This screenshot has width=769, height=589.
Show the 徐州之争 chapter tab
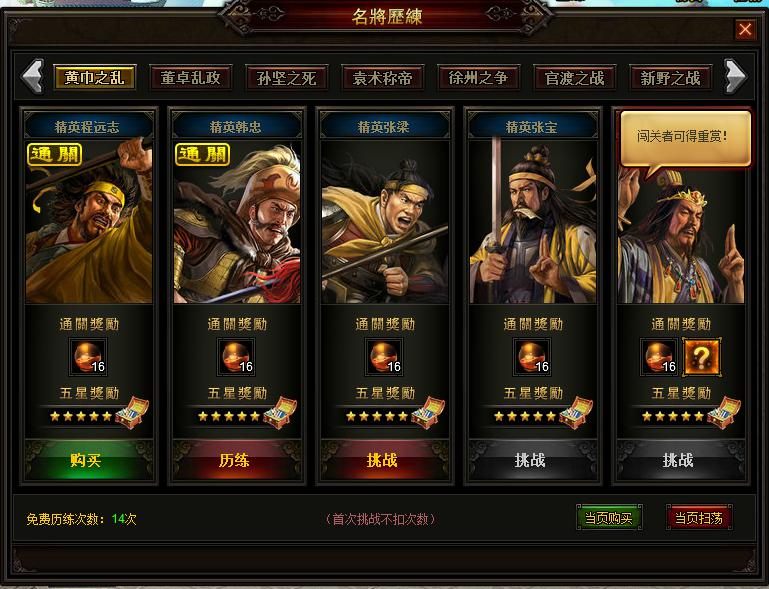(x=478, y=78)
